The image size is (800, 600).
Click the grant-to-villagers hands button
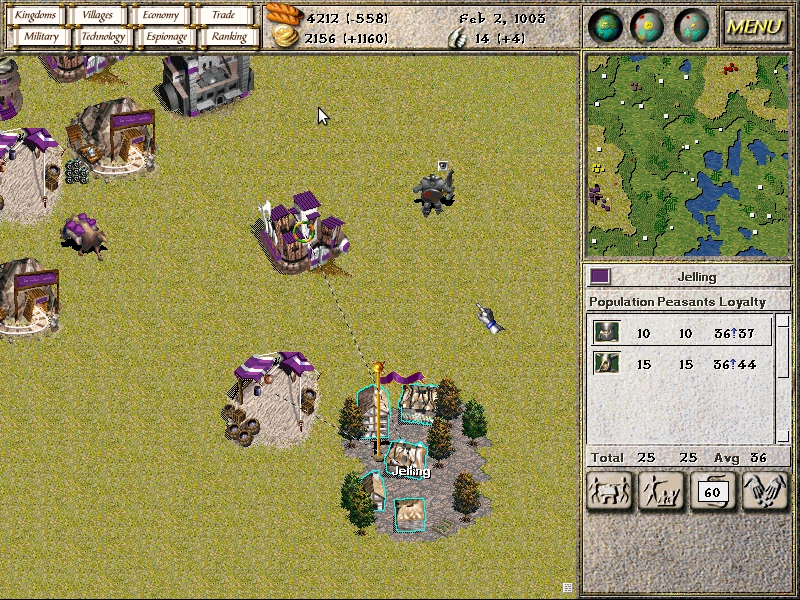pyautogui.click(x=765, y=491)
